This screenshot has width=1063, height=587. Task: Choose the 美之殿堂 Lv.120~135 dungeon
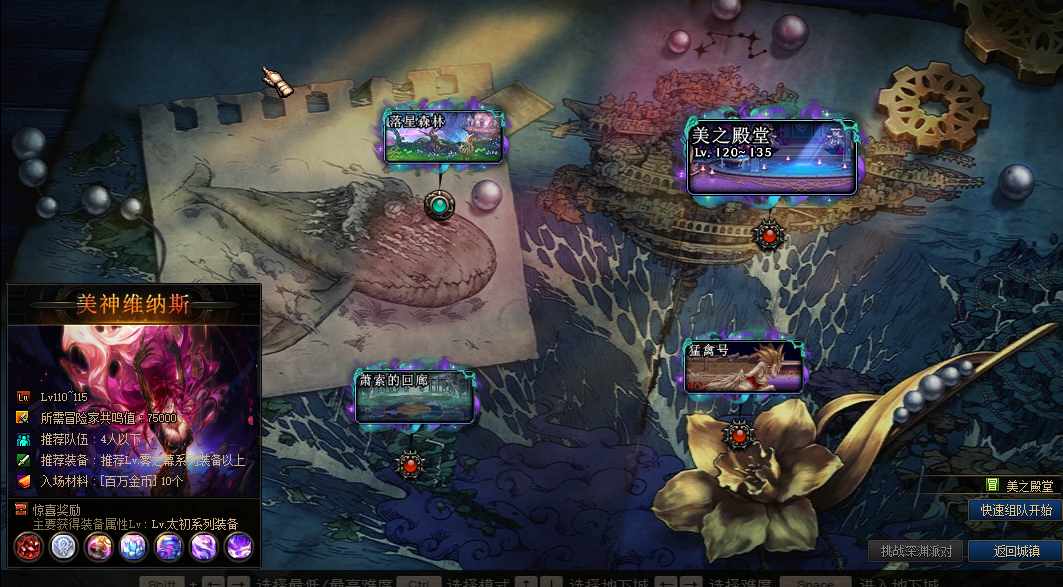(x=771, y=157)
